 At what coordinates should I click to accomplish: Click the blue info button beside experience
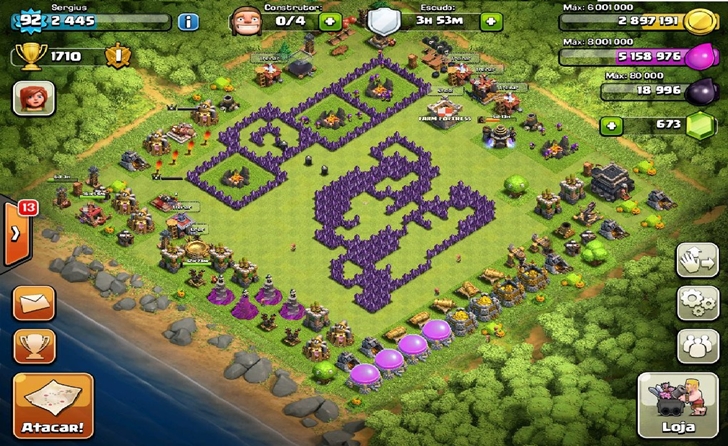pyautogui.click(x=187, y=20)
